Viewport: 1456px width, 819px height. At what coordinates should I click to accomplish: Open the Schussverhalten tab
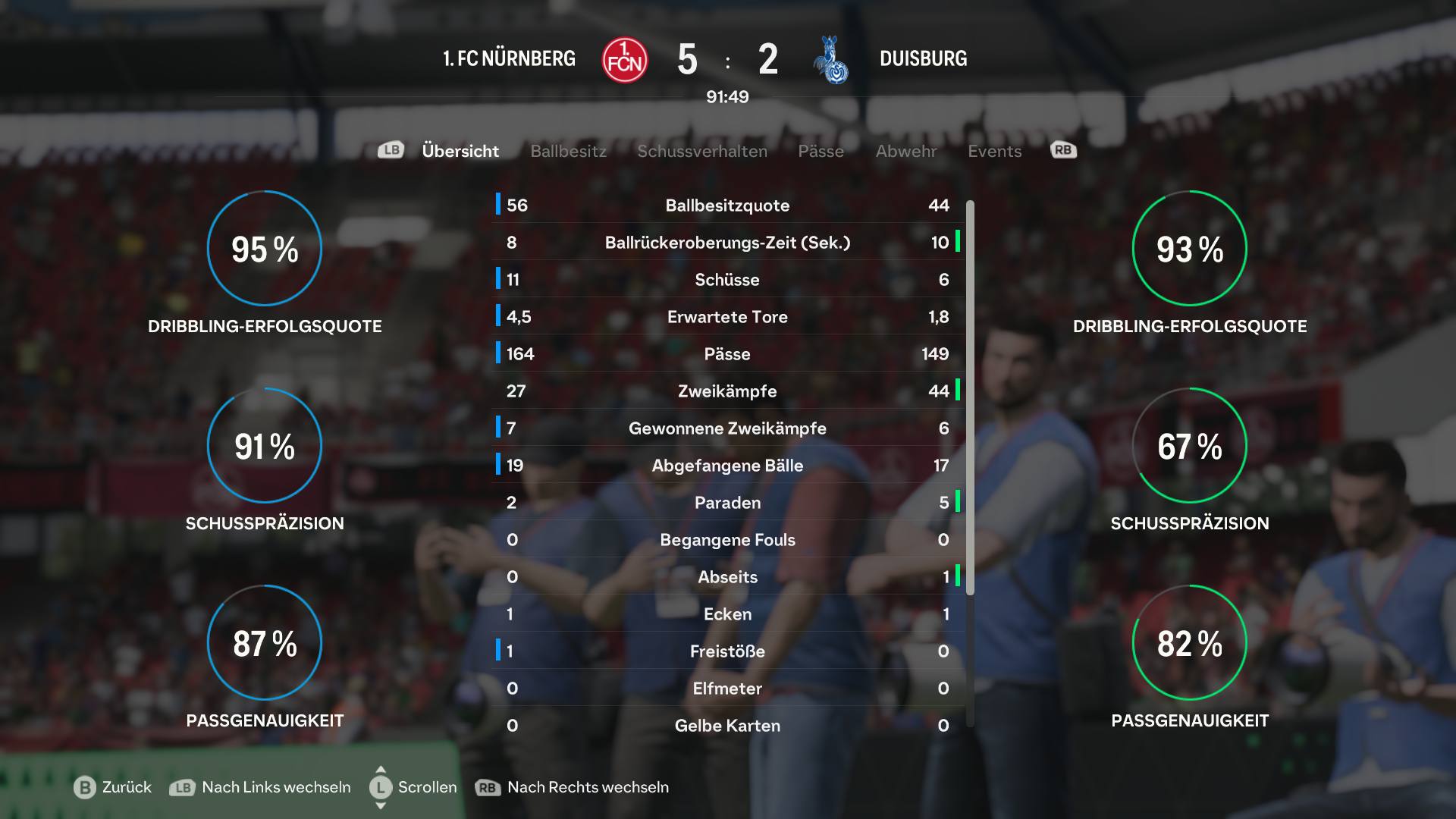pyautogui.click(x=702, y=151)
